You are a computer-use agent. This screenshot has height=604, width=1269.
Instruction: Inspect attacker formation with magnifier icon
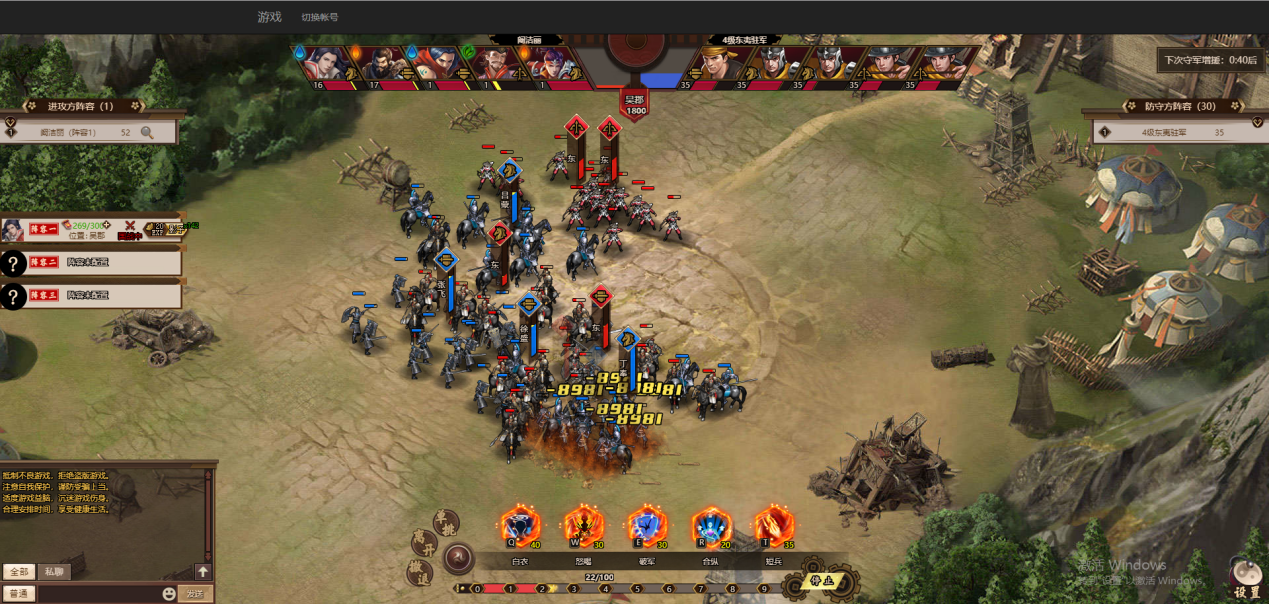[x=147, y=132]
